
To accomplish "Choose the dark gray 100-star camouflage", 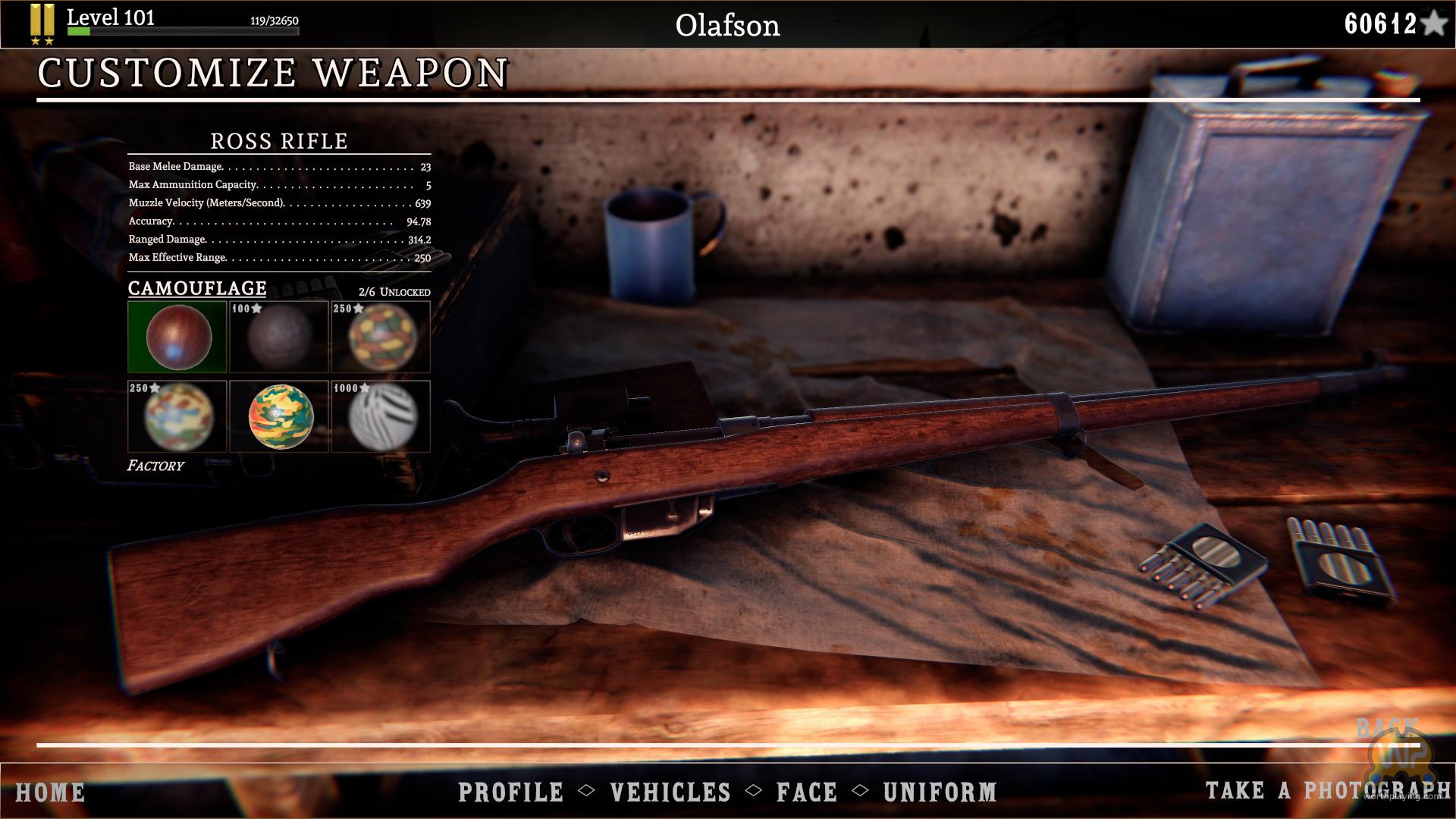I will click(279, 337).
